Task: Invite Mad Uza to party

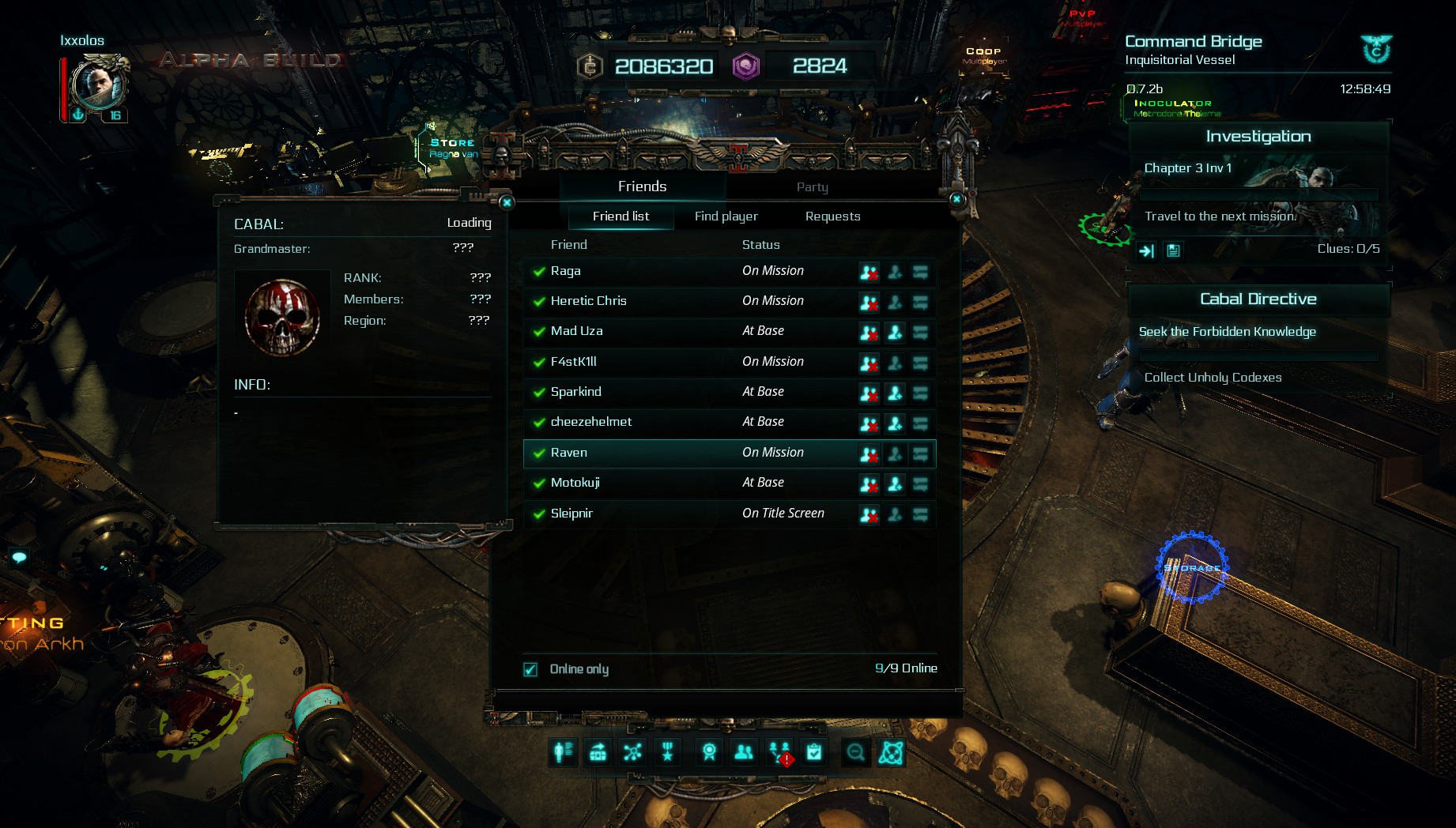Action: [895, 333]
